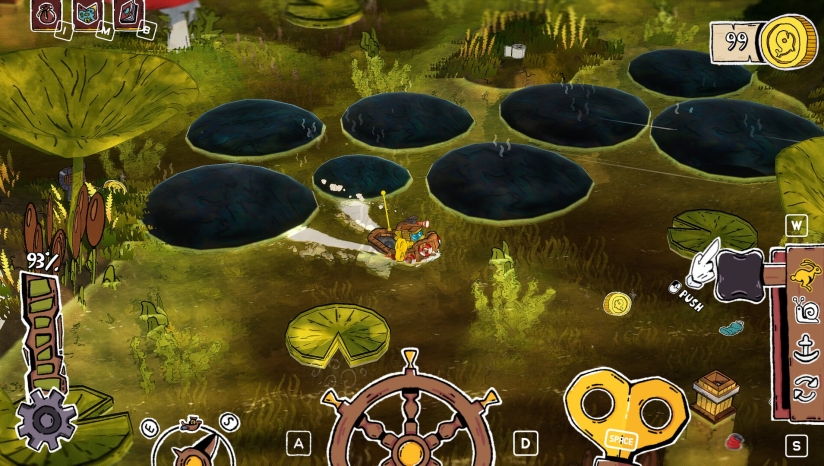Viewport: 824px width, 466px height.
Task: Click the reverse arrows icon on throttle panel
Action: pyautogui.click(x=805, y=388)
